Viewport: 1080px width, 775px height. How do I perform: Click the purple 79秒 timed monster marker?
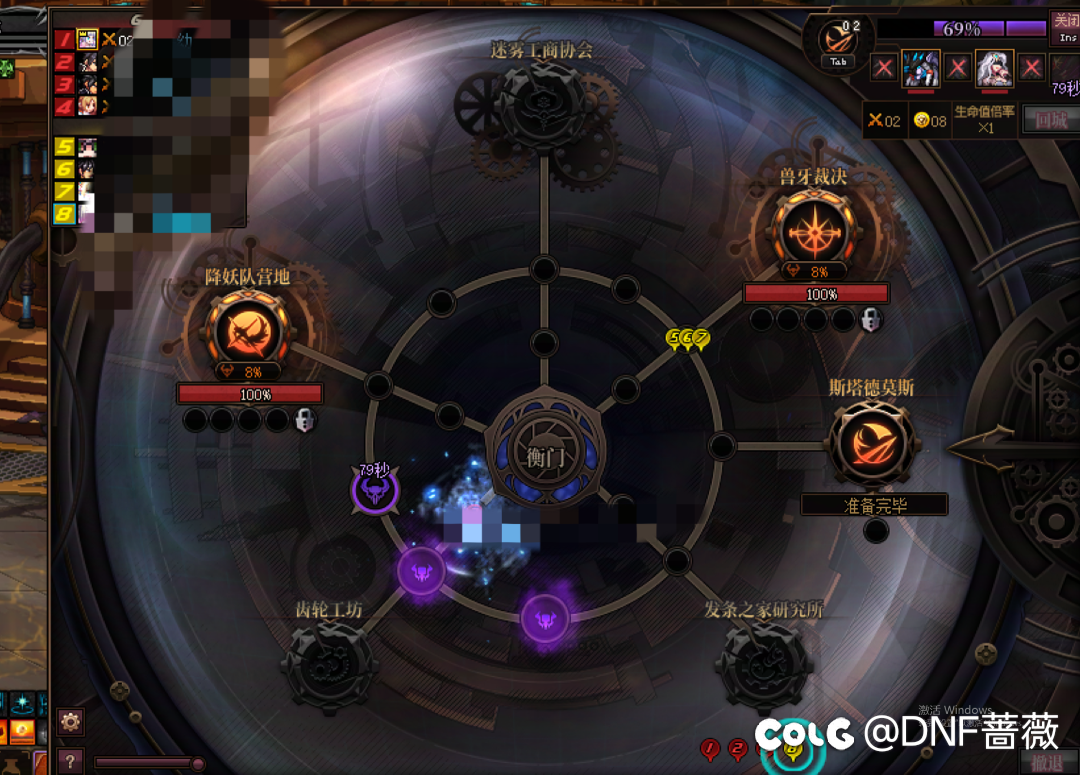pyautogui.click(x=375, y=490)
